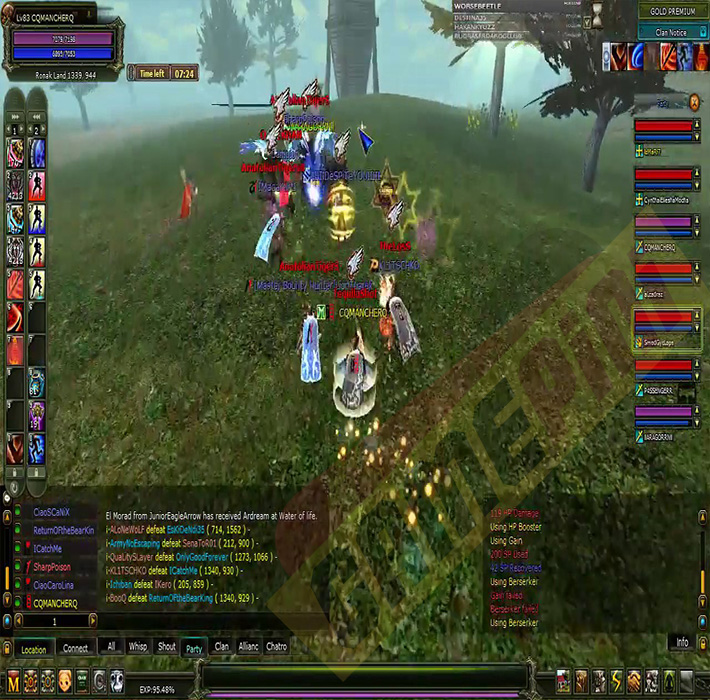Switch to the Location tab
Image resolution: width=710 pixels, height=700 pixels.
pos(33,648)
